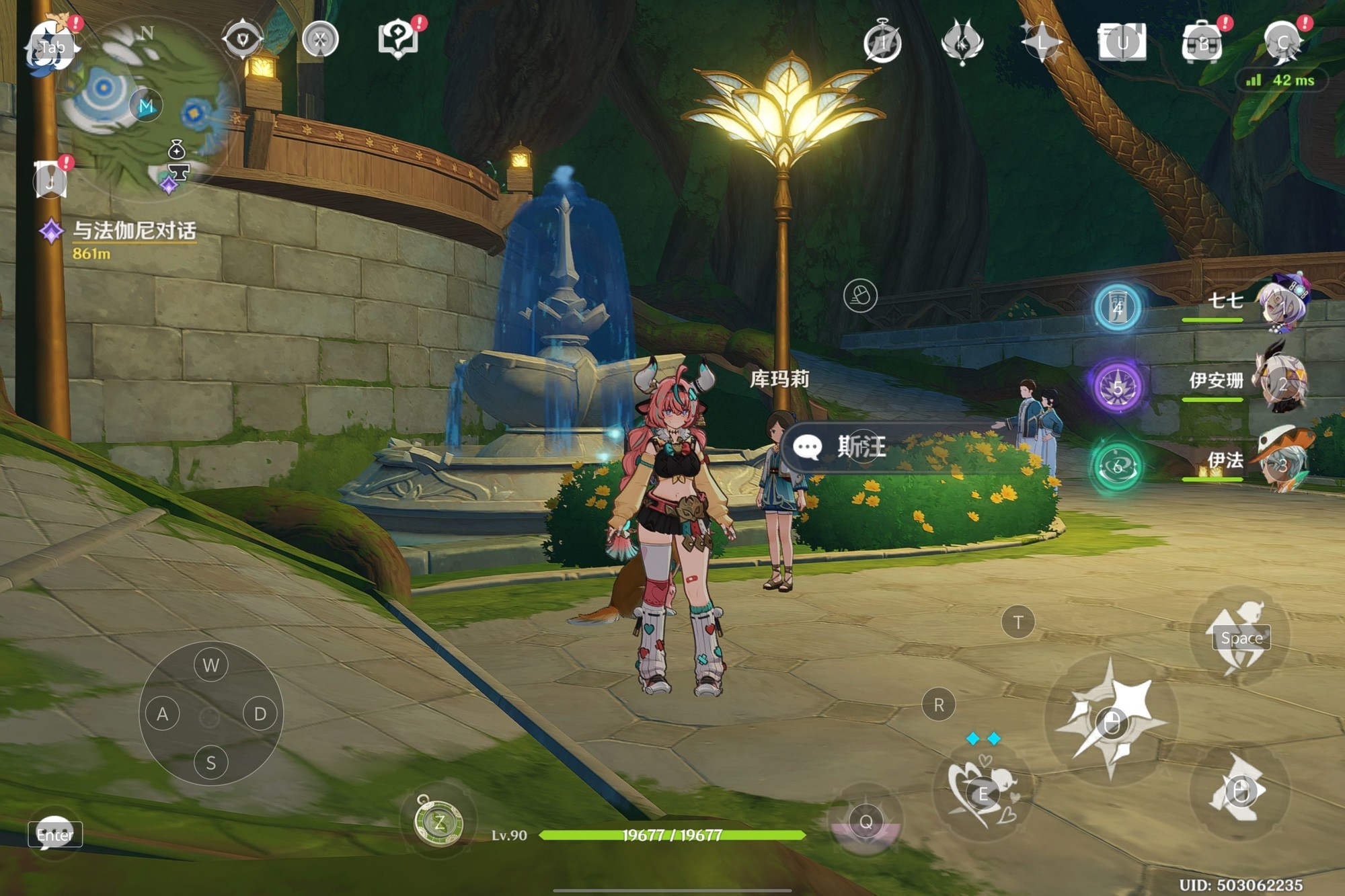Switch to party member 七七
The image size is (1345, 896).
(x=1281, y=304)
